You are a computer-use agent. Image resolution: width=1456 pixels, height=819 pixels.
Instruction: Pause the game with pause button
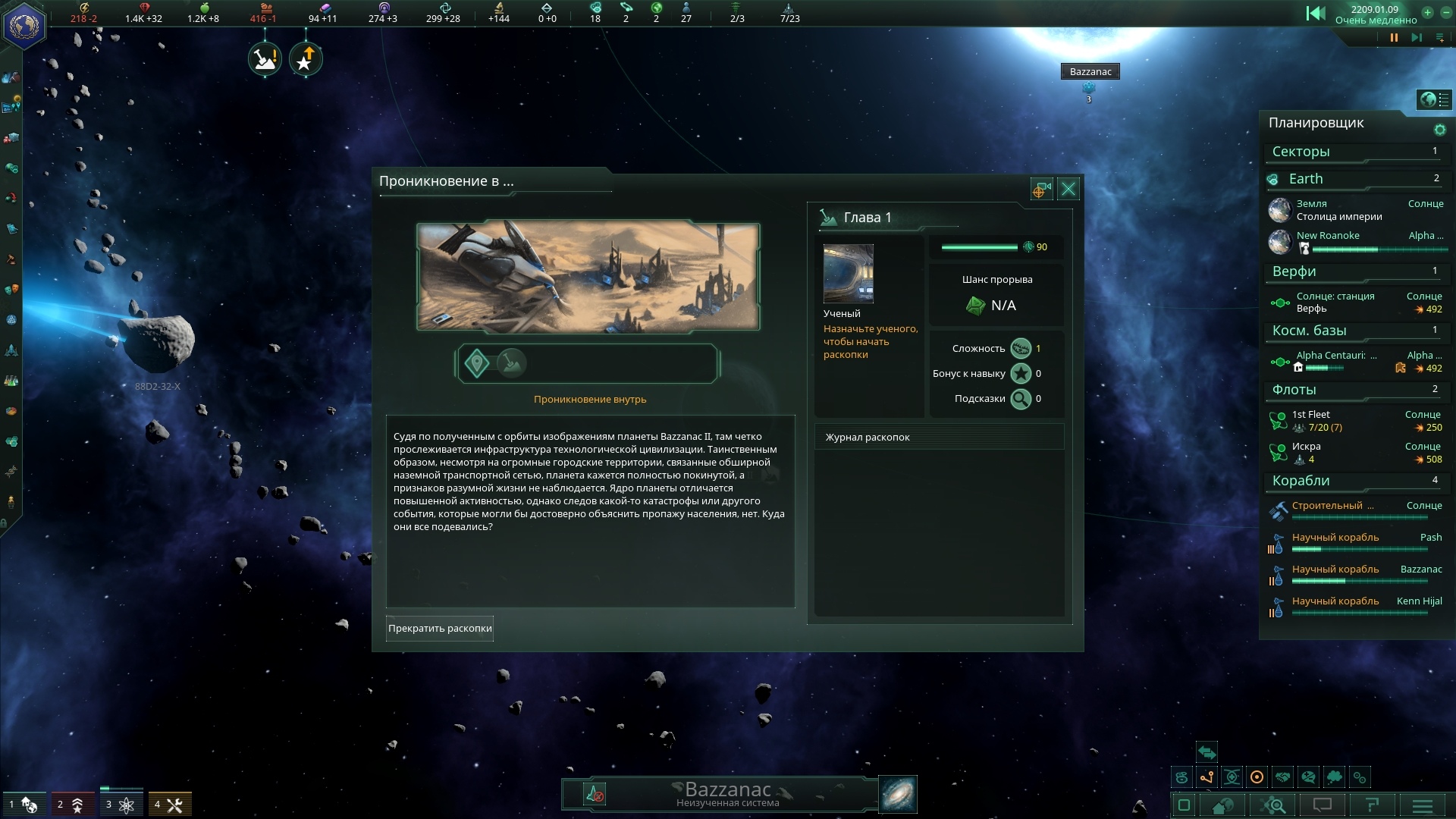pyautogui.click(x=1394, y=37)
